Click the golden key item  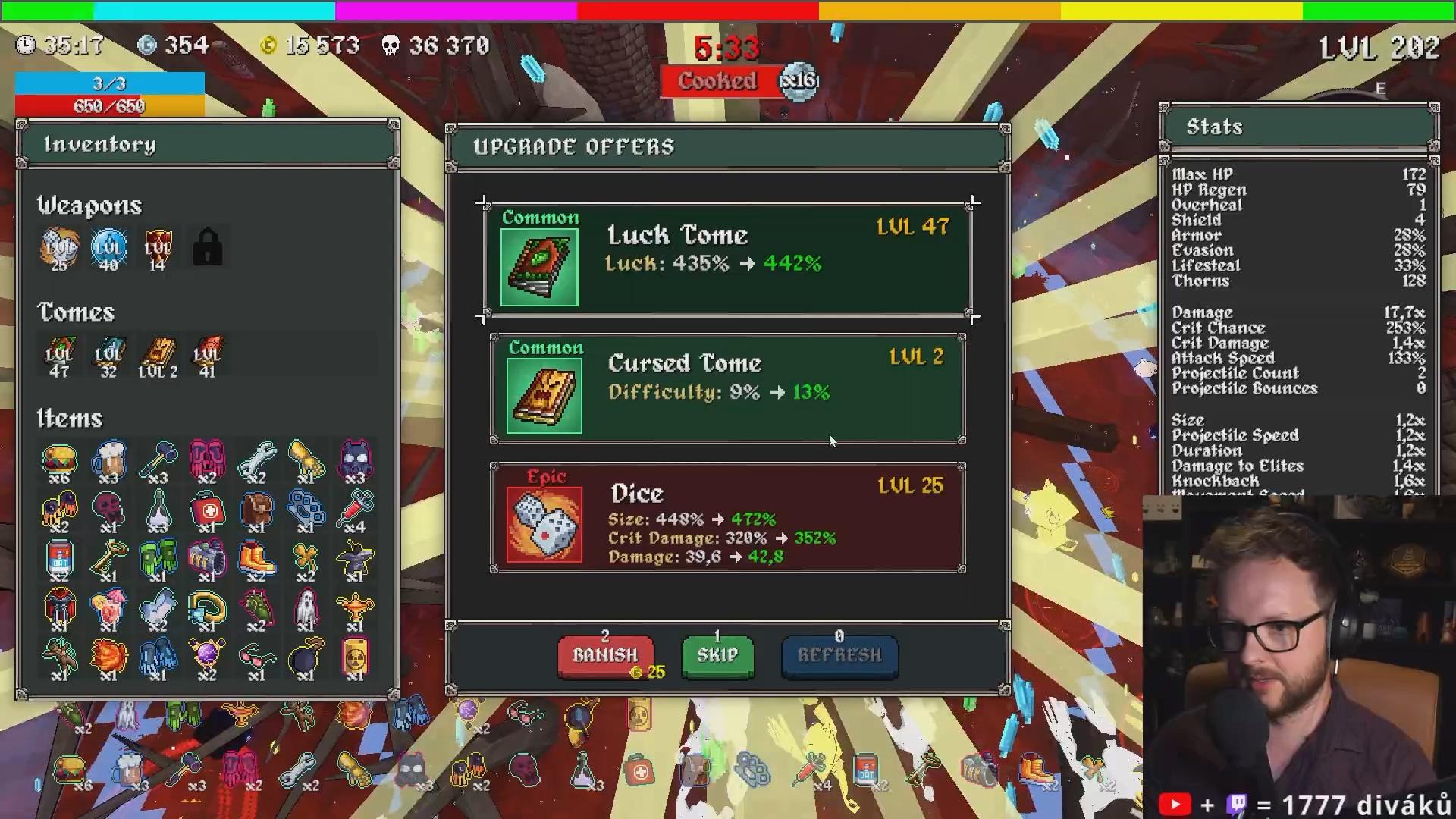click(108, 560)
